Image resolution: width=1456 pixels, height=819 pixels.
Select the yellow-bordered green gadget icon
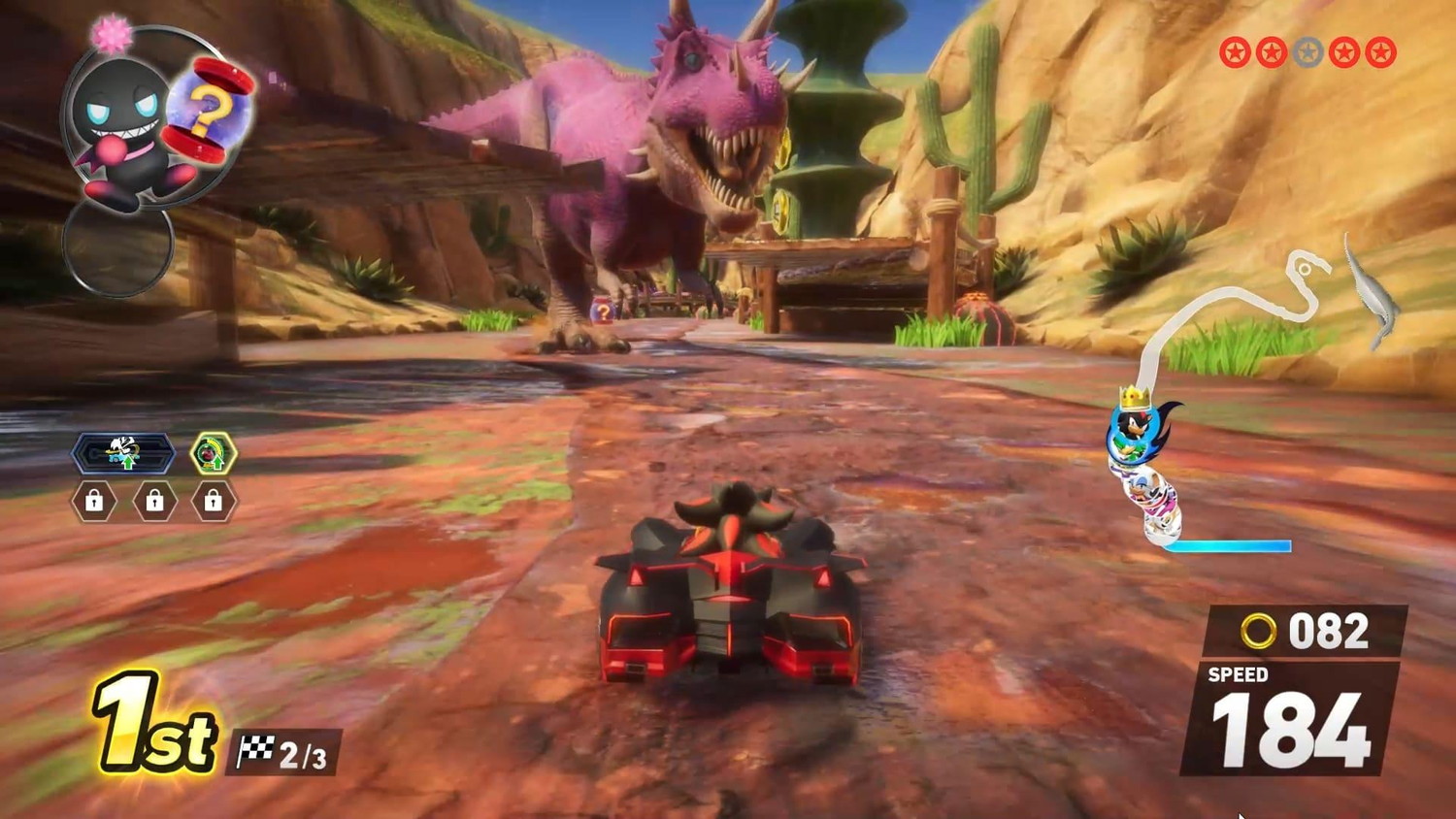point(213,453)
